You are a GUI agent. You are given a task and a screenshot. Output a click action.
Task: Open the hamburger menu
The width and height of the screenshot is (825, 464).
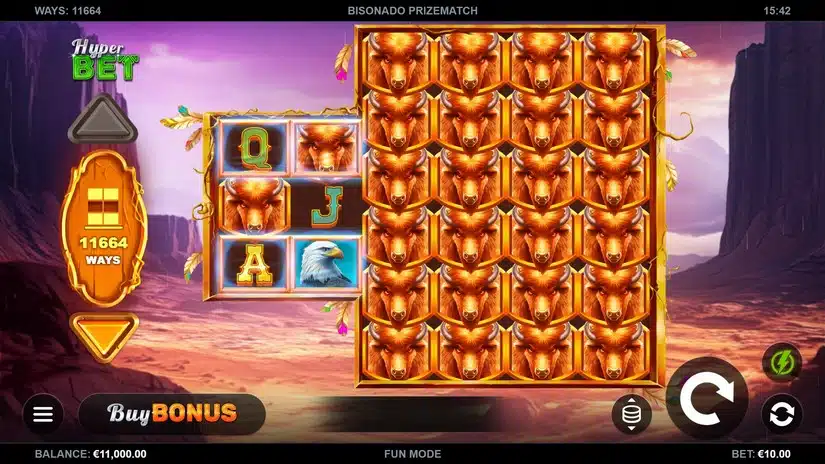coord(42,413)
